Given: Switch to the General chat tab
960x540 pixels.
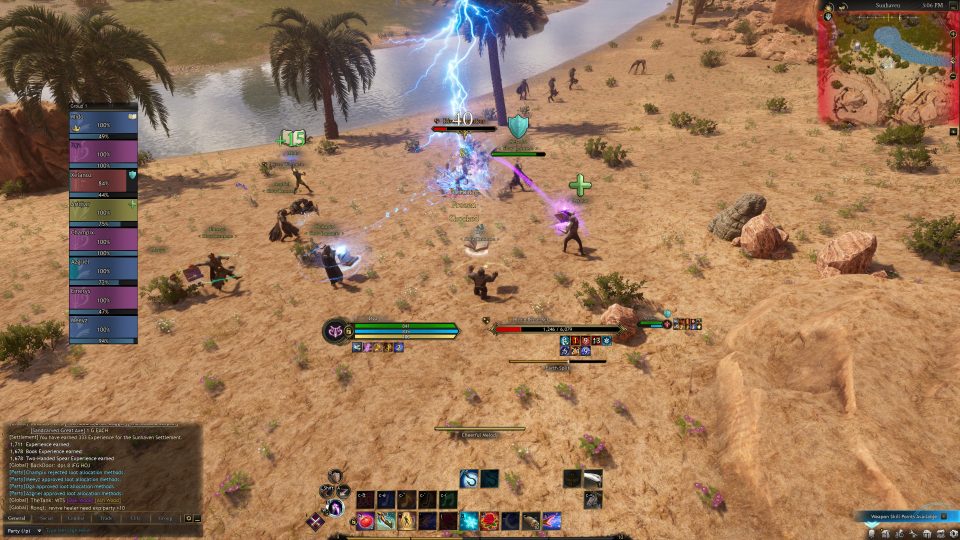Looking at the screenshot, I should [x=17, y=518].
